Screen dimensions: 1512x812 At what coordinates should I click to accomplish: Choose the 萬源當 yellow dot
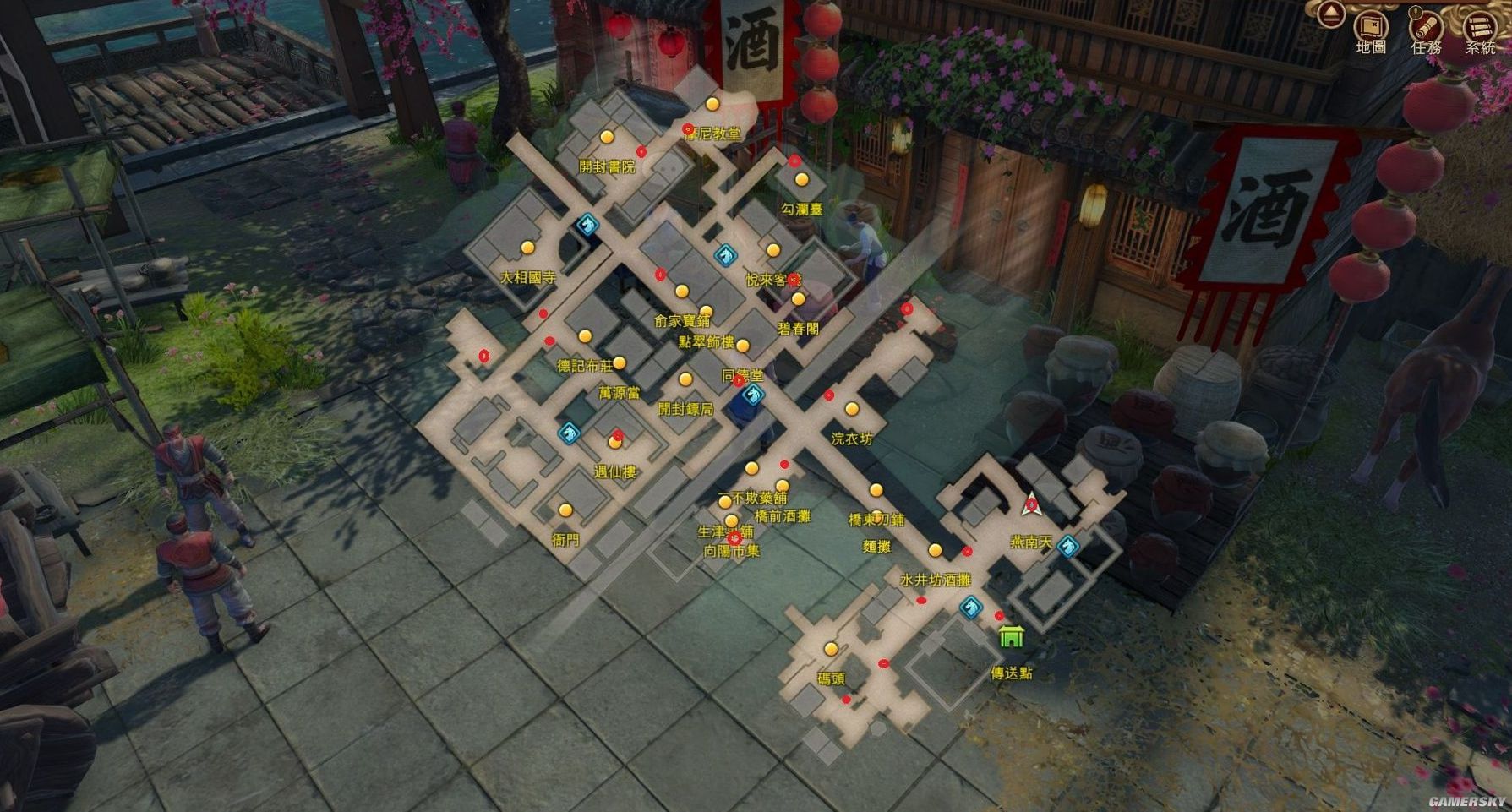(x=620, y=363)
